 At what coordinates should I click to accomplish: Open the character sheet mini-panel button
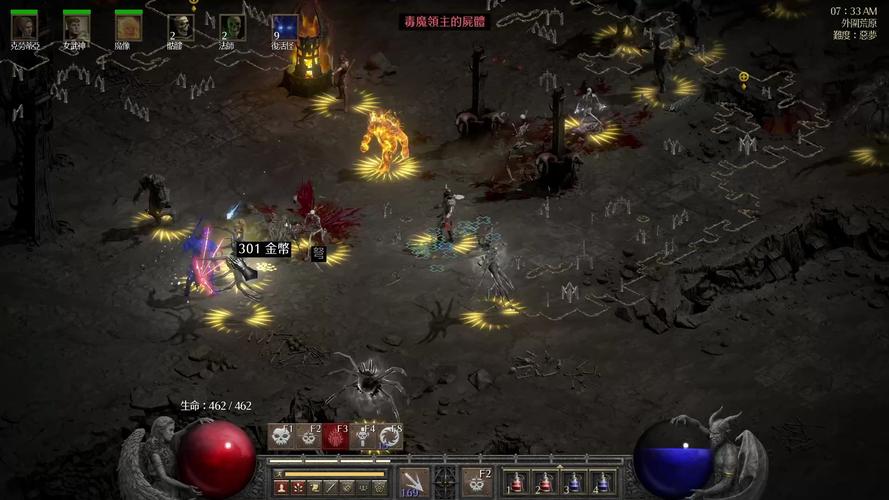(281, 487)
